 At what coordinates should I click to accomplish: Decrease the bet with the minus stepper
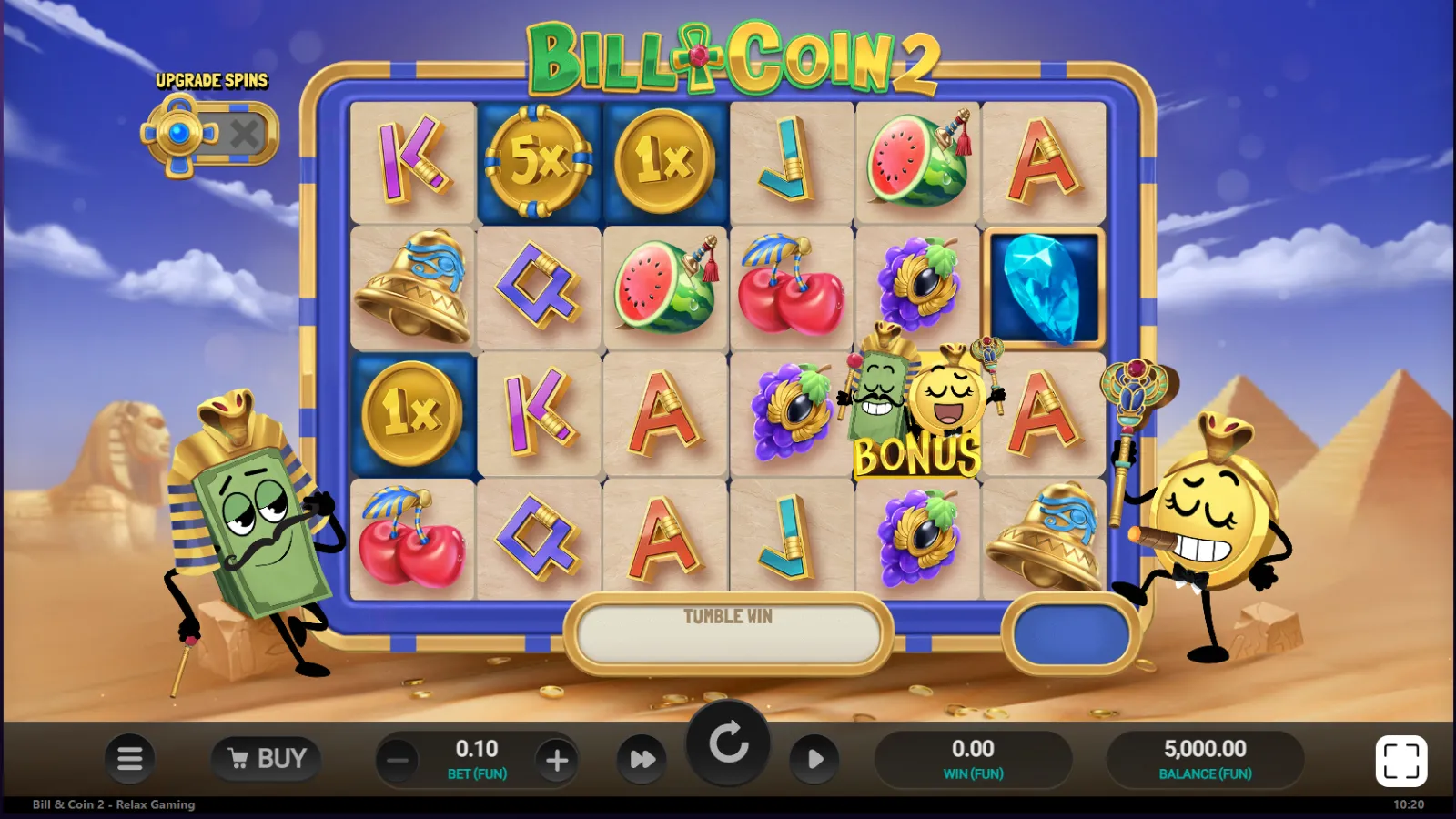(396, 758)
